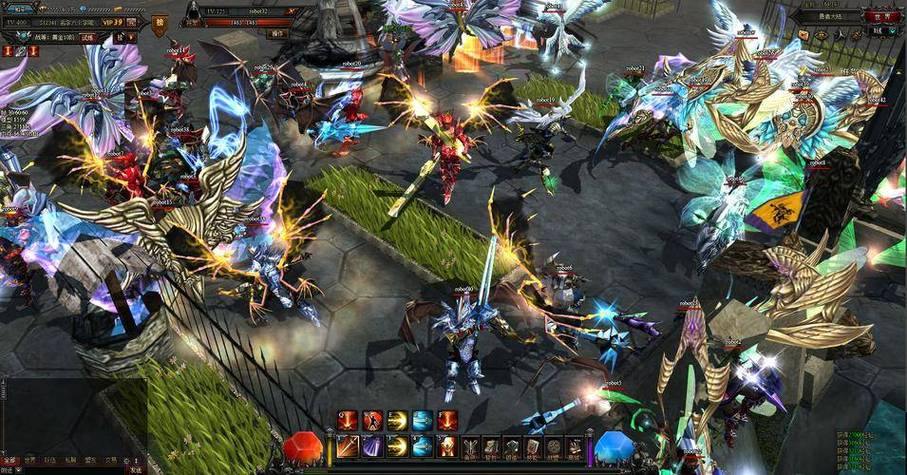
Task: Activate the purple light beam skill
Action: [x=372, y=446]
